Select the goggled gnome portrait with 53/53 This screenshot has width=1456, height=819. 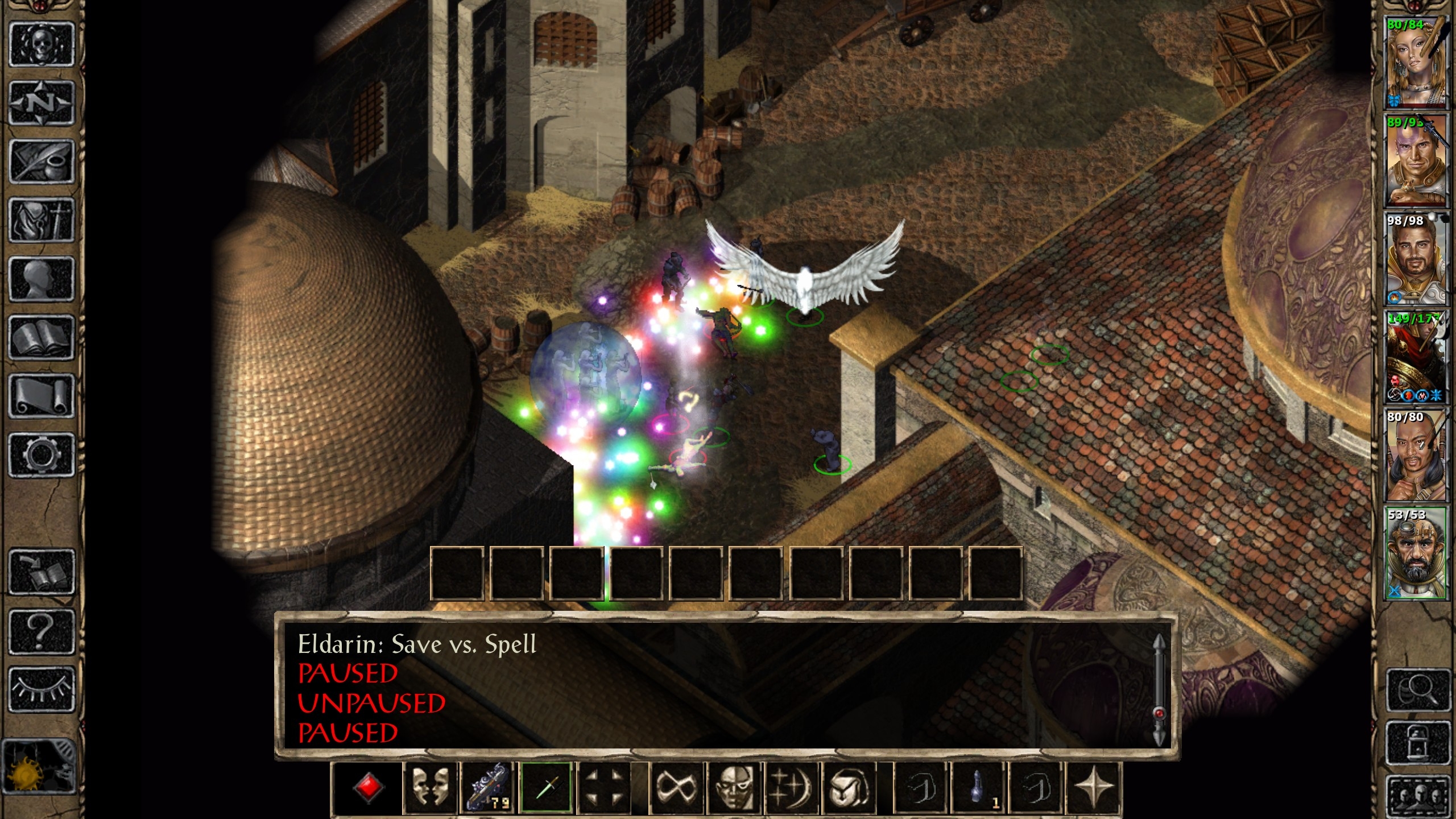tap(1414, 553)
